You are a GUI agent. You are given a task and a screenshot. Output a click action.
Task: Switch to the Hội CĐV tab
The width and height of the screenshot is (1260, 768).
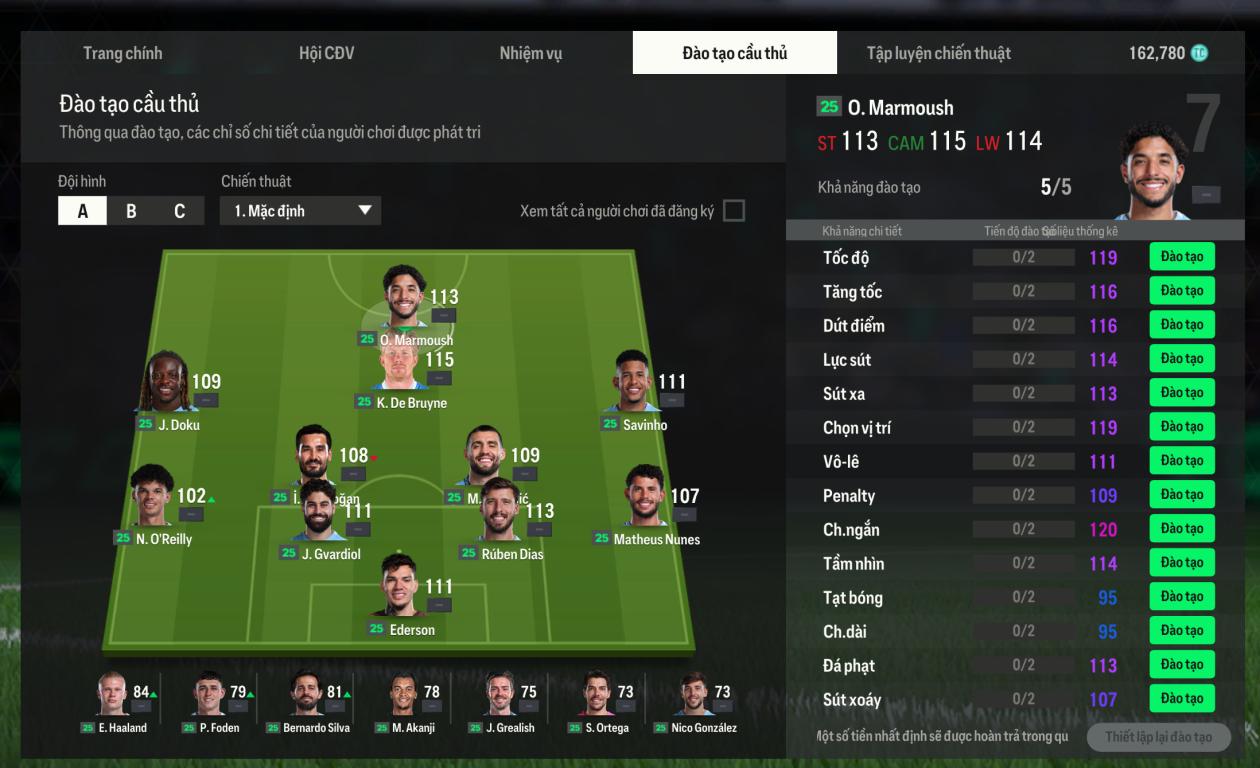[x=326, y=53]
